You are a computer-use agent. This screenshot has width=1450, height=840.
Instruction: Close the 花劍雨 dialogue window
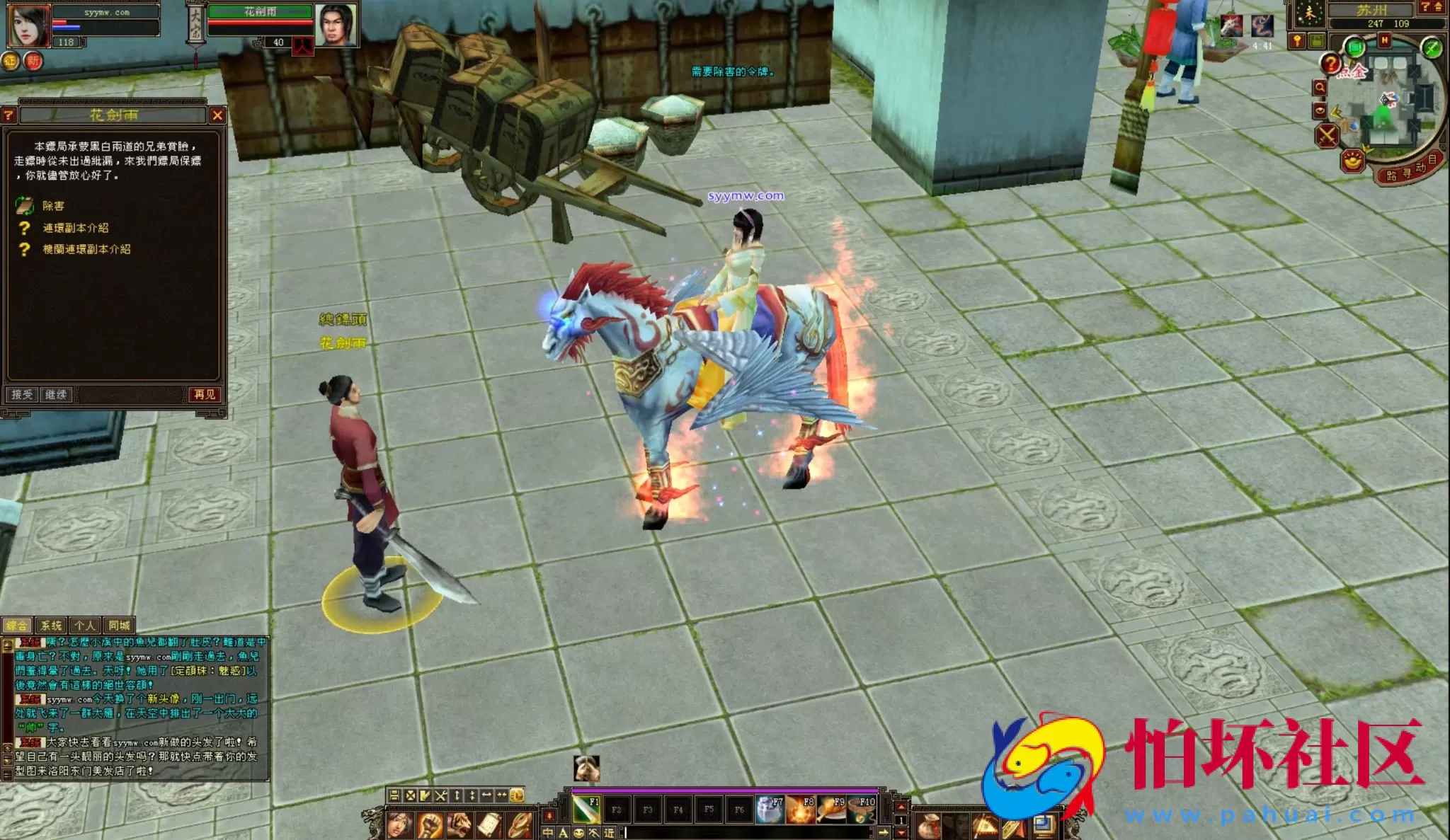tap(217, 115)
